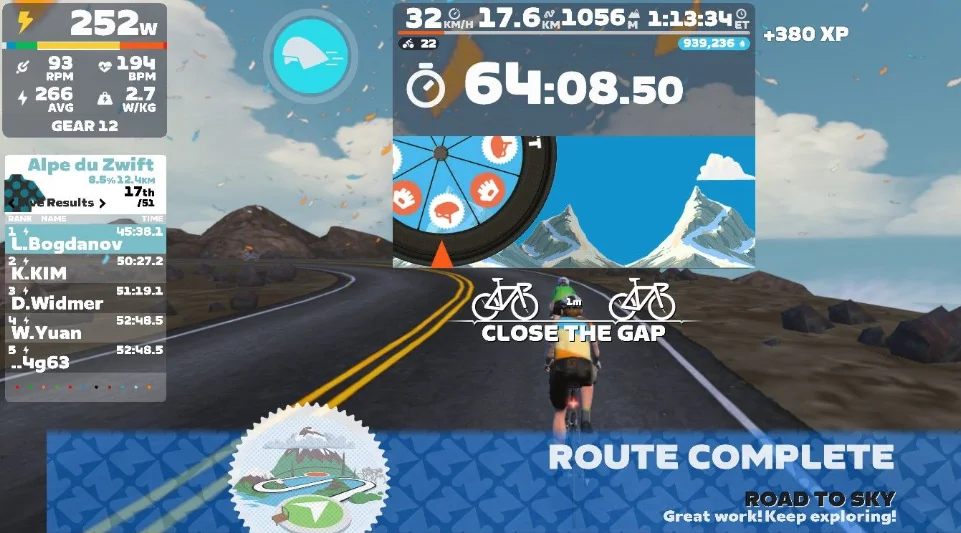The width and height of the screenshot is (961, 533).
Task: Click the right arrow beside Live Results
Action: click(x=102, y=203)
